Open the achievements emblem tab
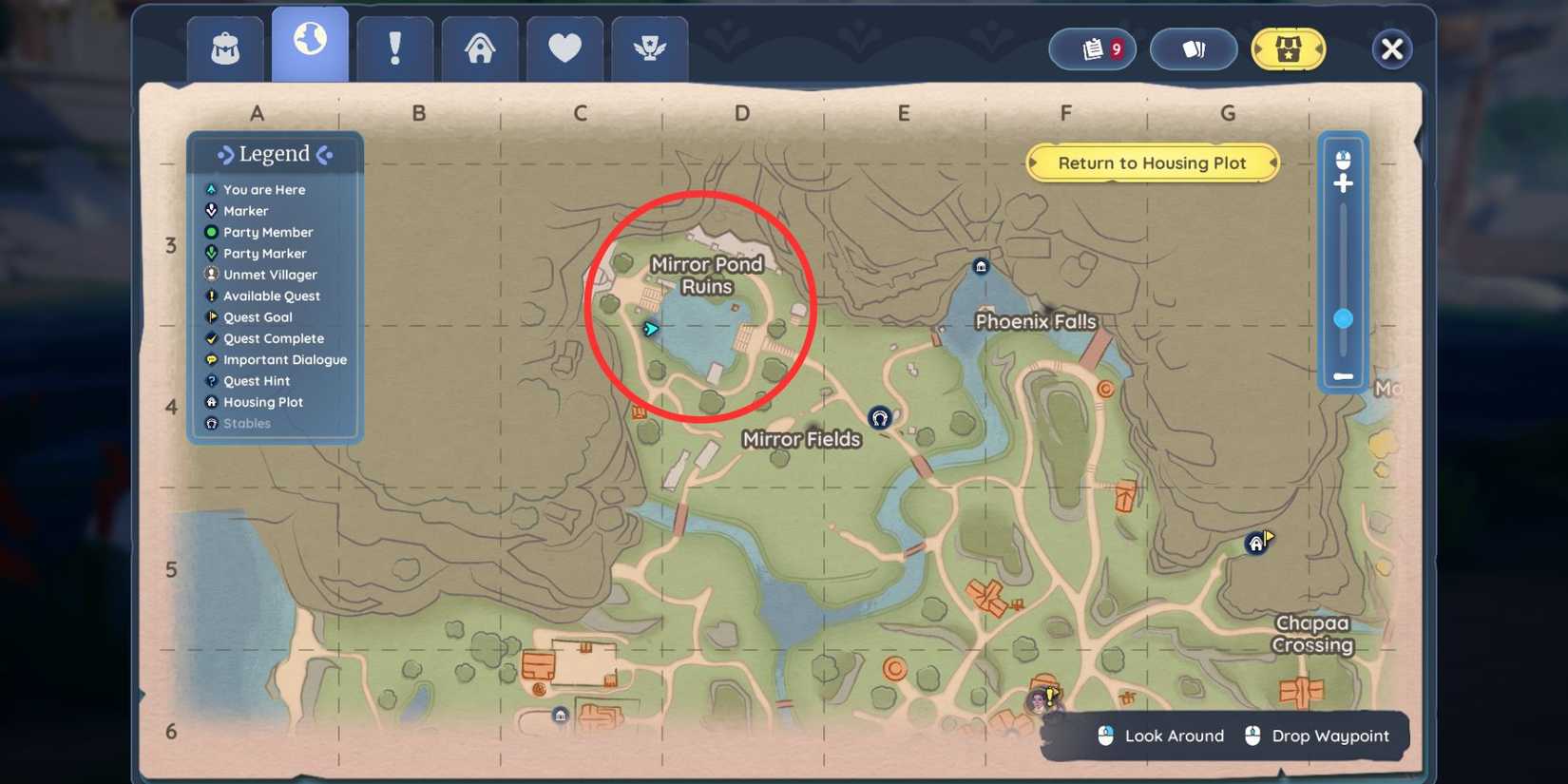 pyautogui.click(x=649, y=46)
